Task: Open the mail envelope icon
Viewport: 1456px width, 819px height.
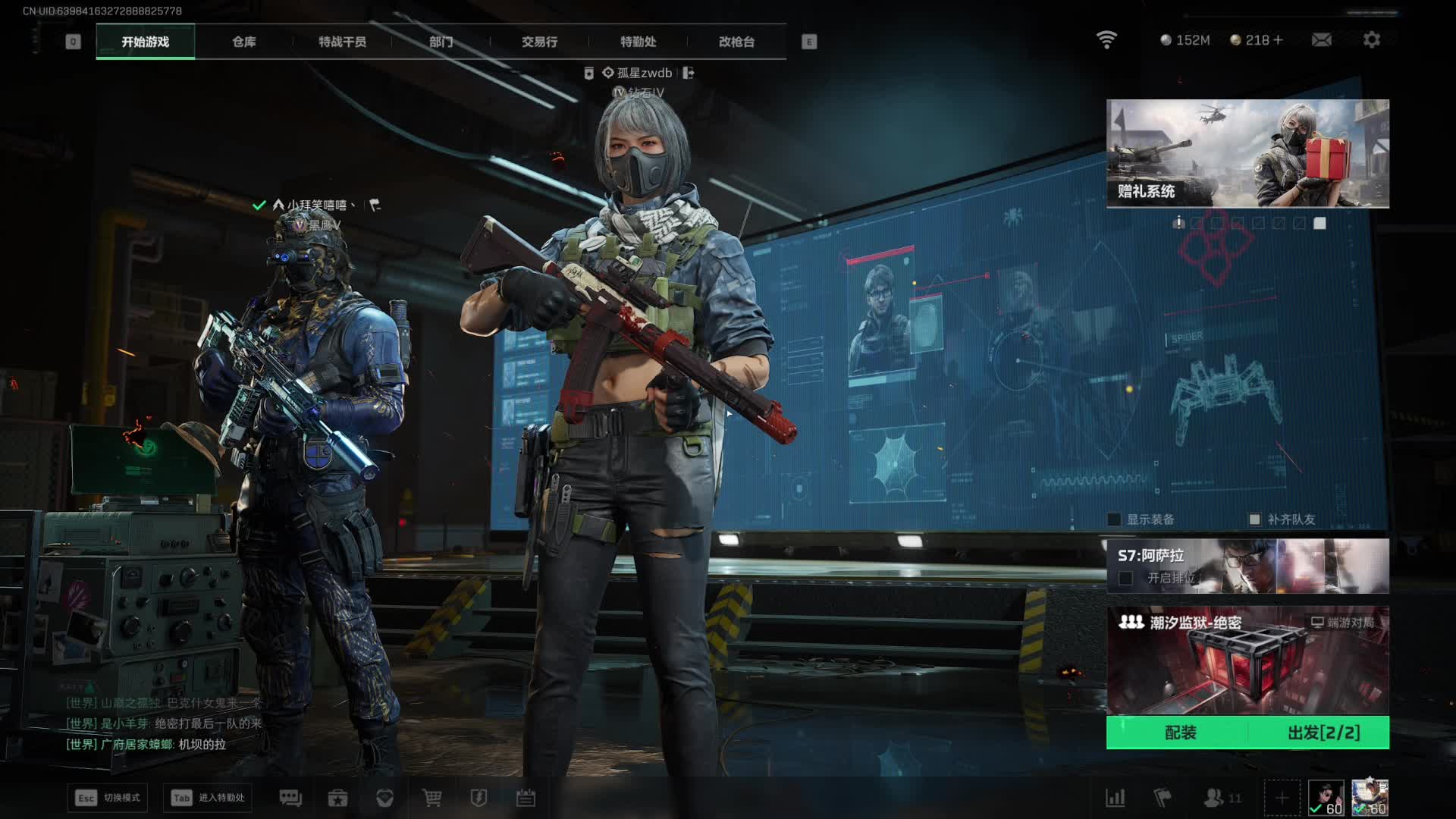Action: (1321, 39)
